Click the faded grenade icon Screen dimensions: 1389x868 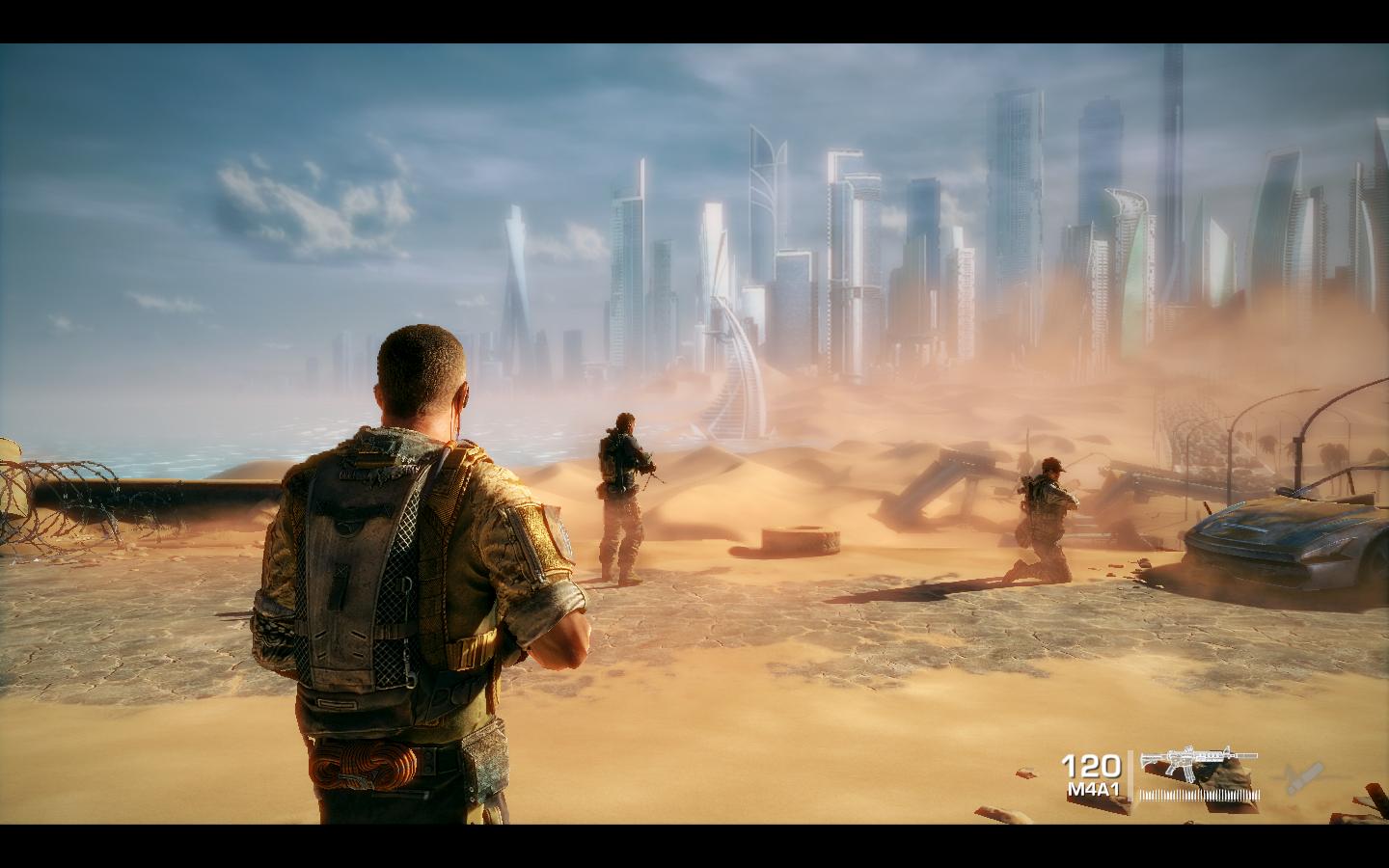pyautogui.click(x=1300, y=775)
